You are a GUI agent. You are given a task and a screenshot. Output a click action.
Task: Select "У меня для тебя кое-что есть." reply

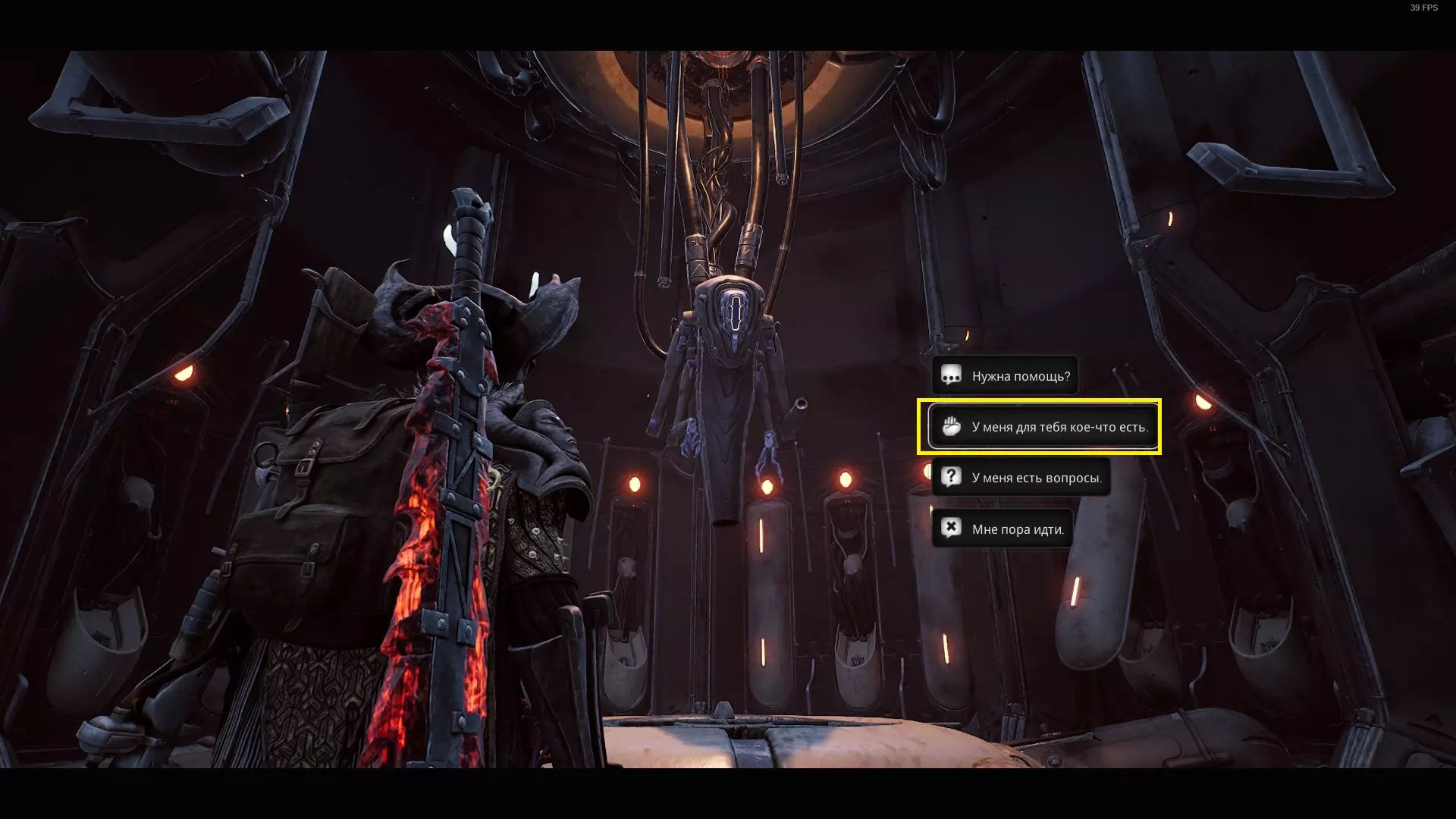coord(1043,427)
